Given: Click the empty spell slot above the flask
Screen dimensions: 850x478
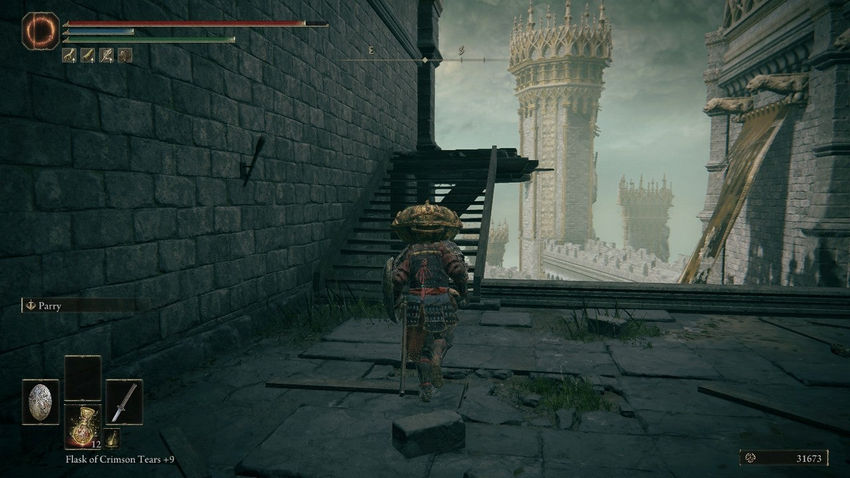Looking at the screenshot, I should 82,378.
